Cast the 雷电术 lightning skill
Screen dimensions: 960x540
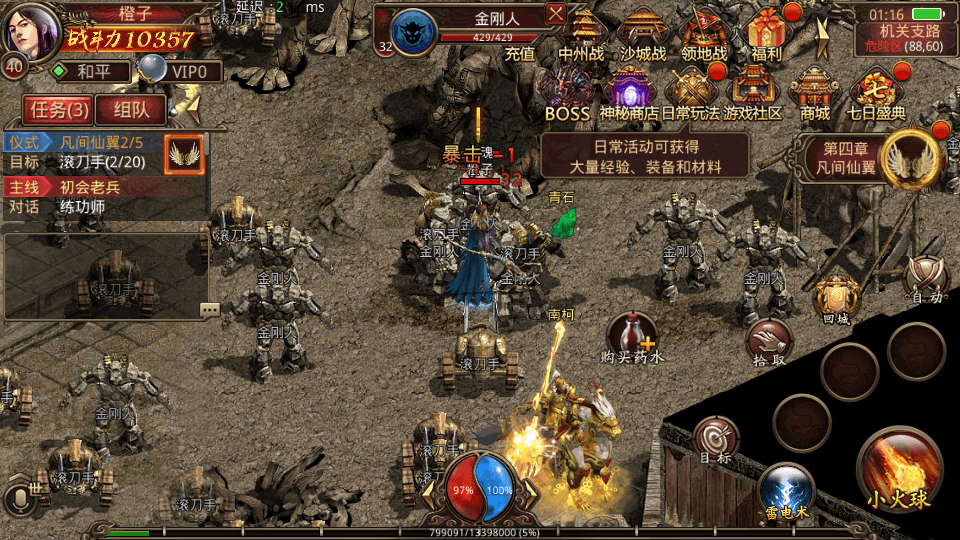tap(786, 492)
